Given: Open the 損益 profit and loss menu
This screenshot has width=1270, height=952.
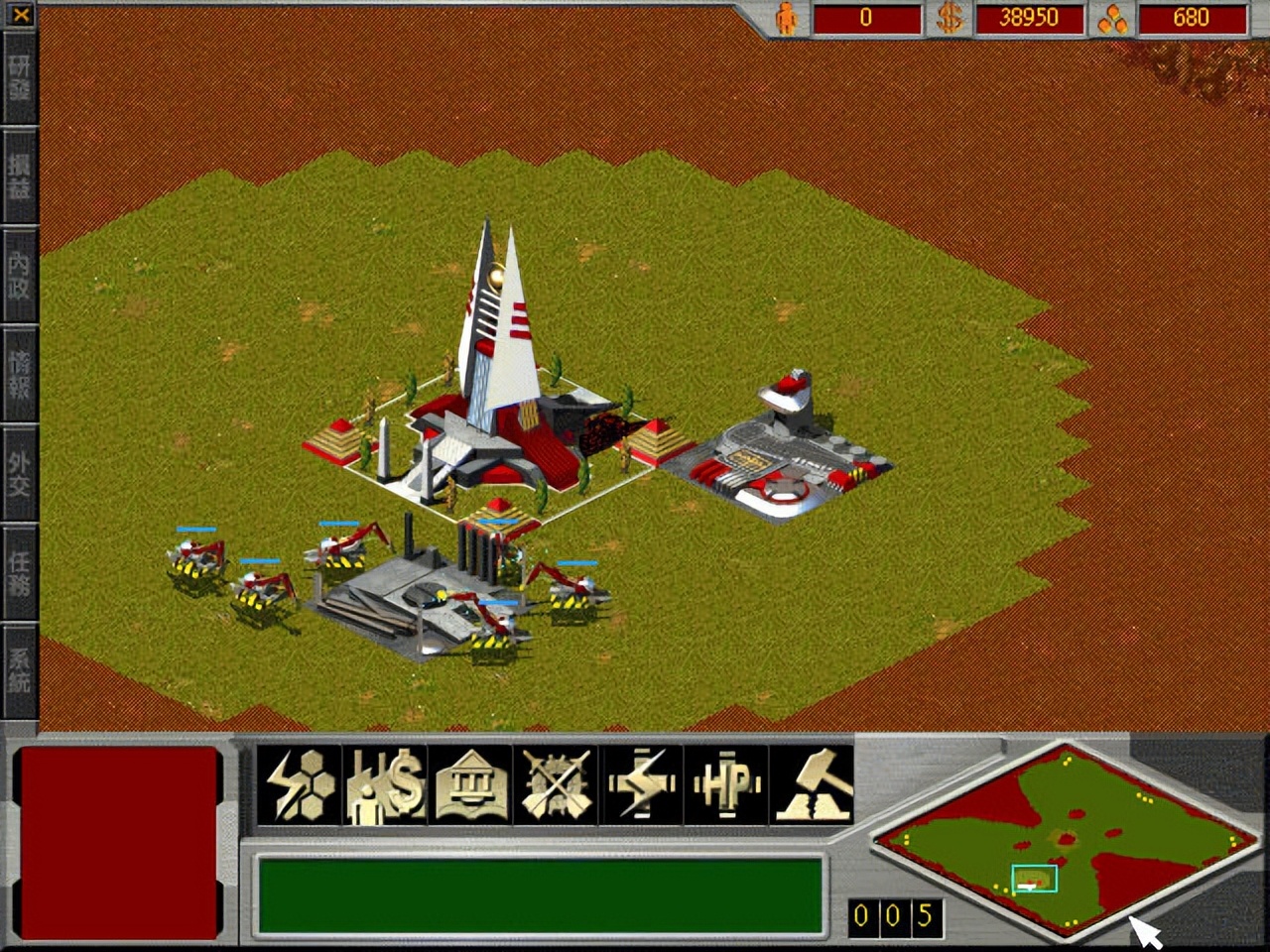Looking at the screenshot, I should (x=19, y=177).
